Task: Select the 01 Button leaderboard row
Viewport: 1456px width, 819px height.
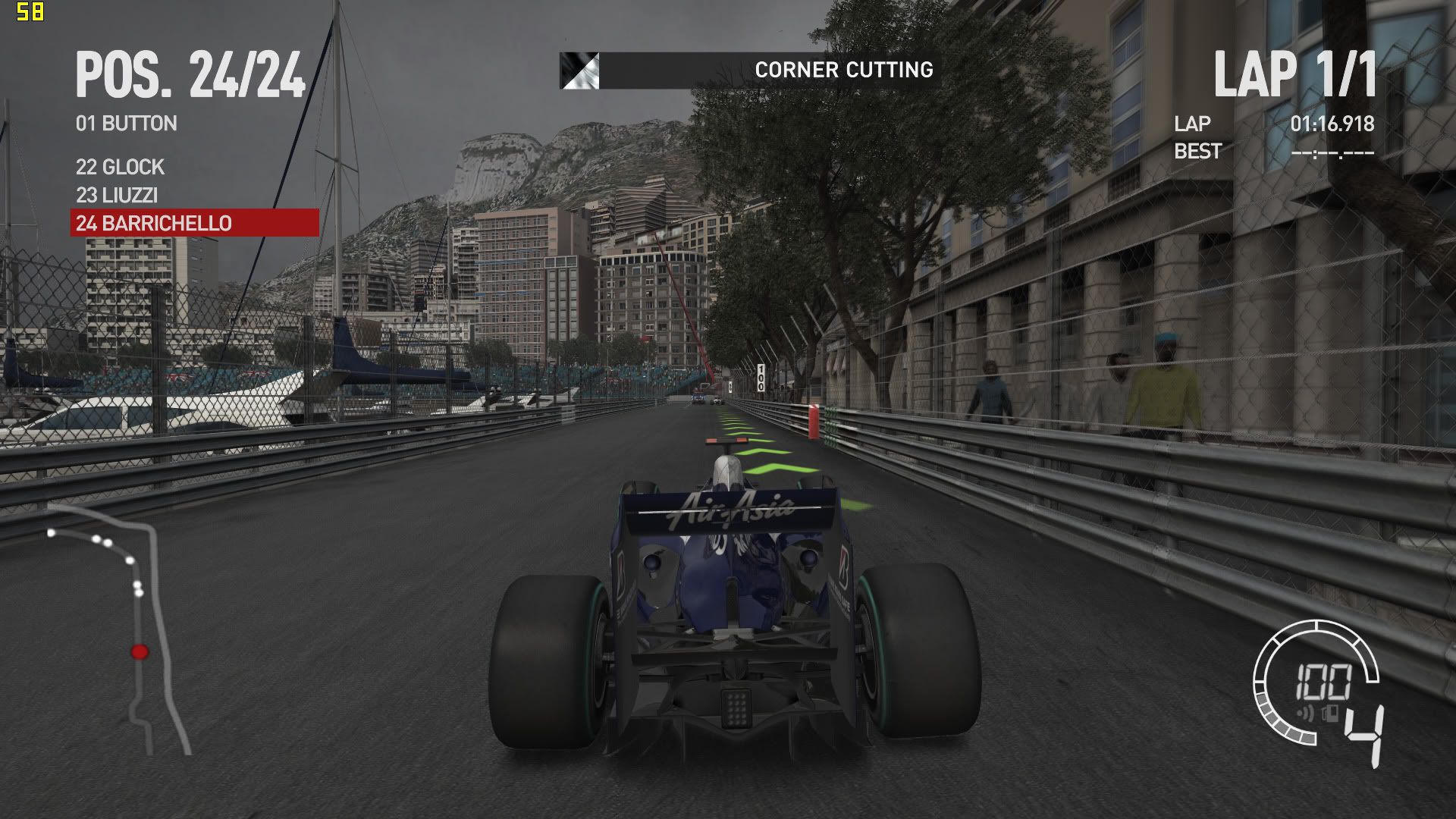Action: [127, 124]
